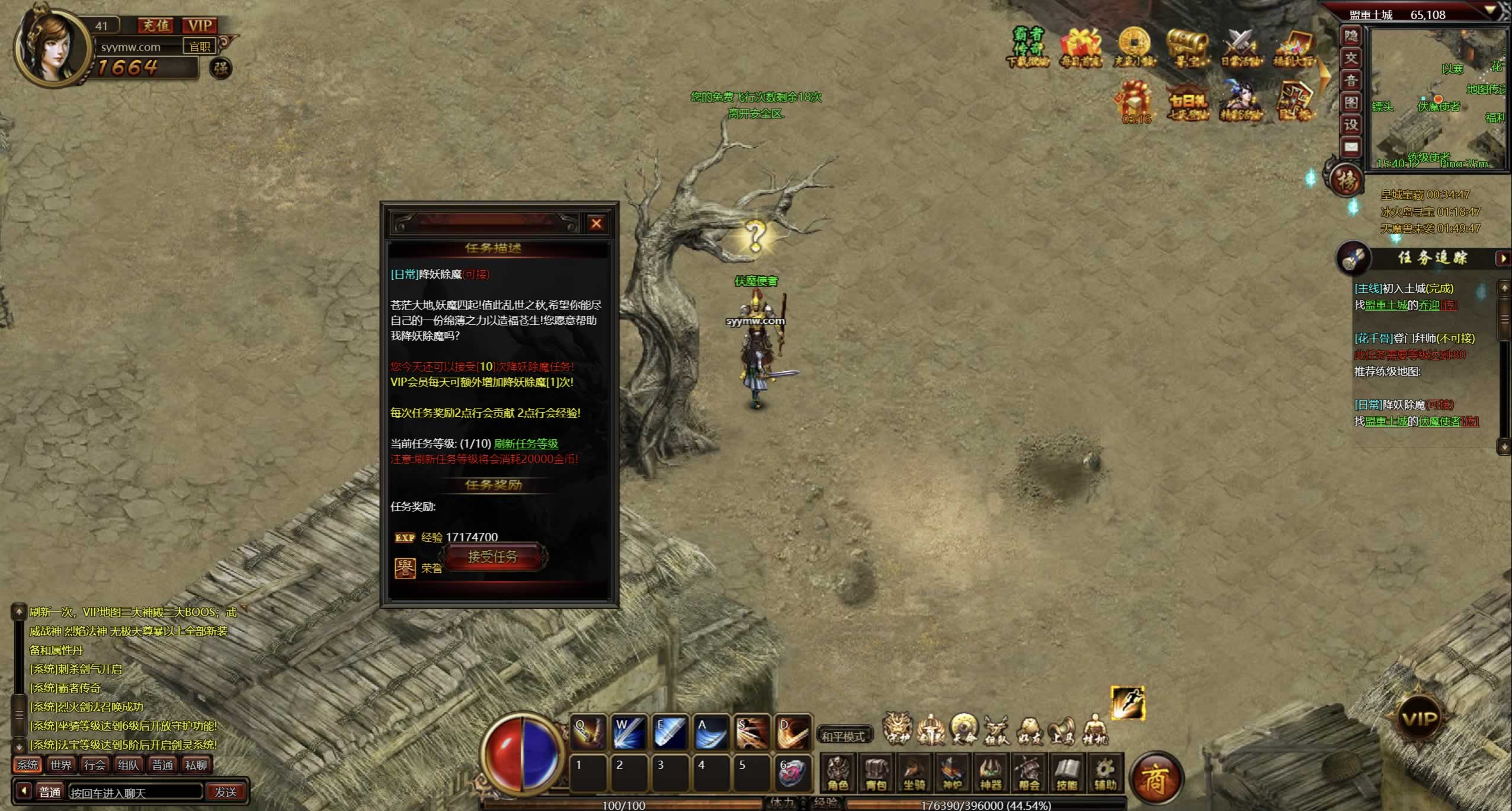Open the mail envelope button
The image size is (1512, 811).
click(x=1351, y=146)
